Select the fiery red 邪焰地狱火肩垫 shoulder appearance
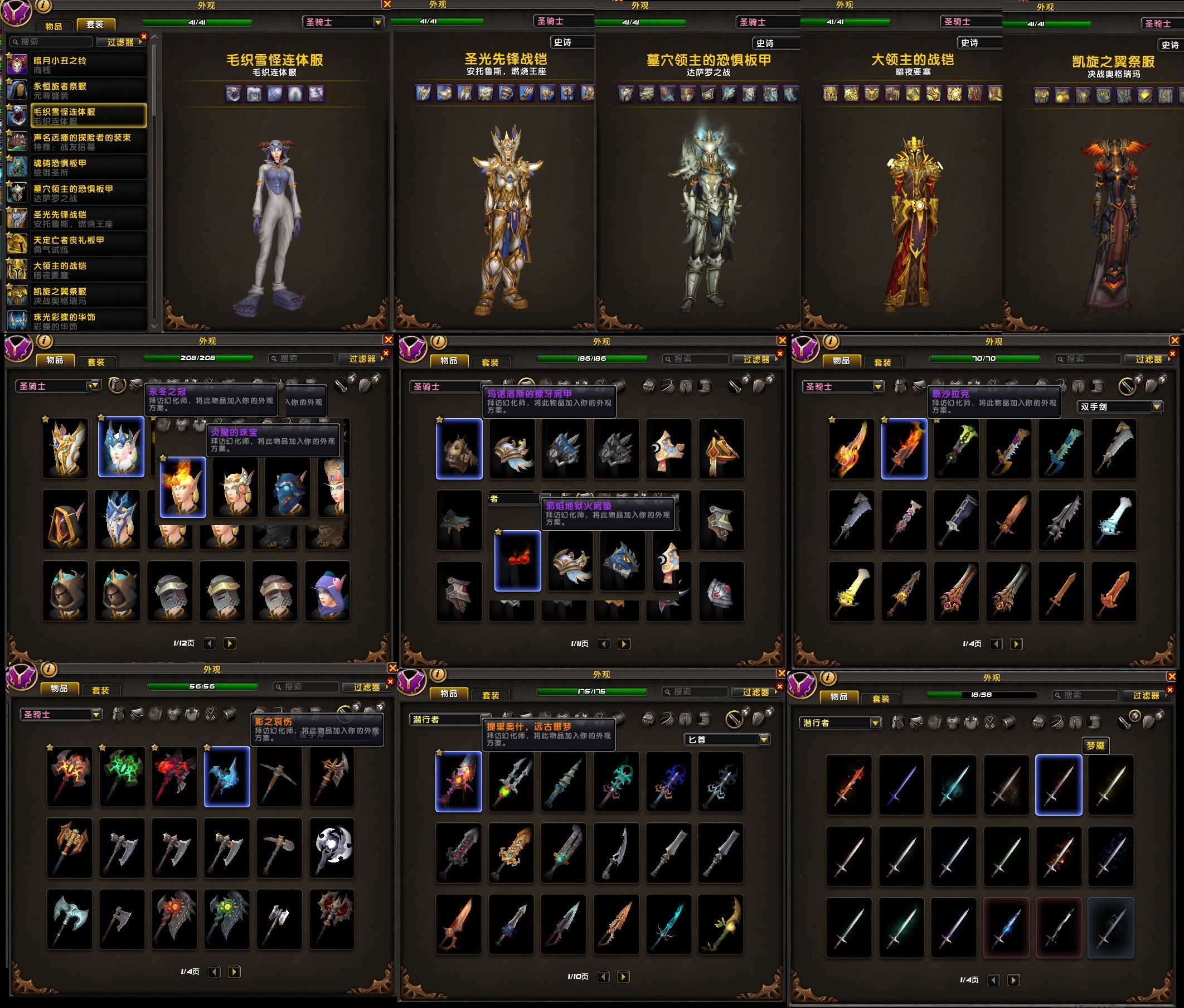This screenshot has height=1008, width=1184. pyautogui.click(x=517, y=560)
